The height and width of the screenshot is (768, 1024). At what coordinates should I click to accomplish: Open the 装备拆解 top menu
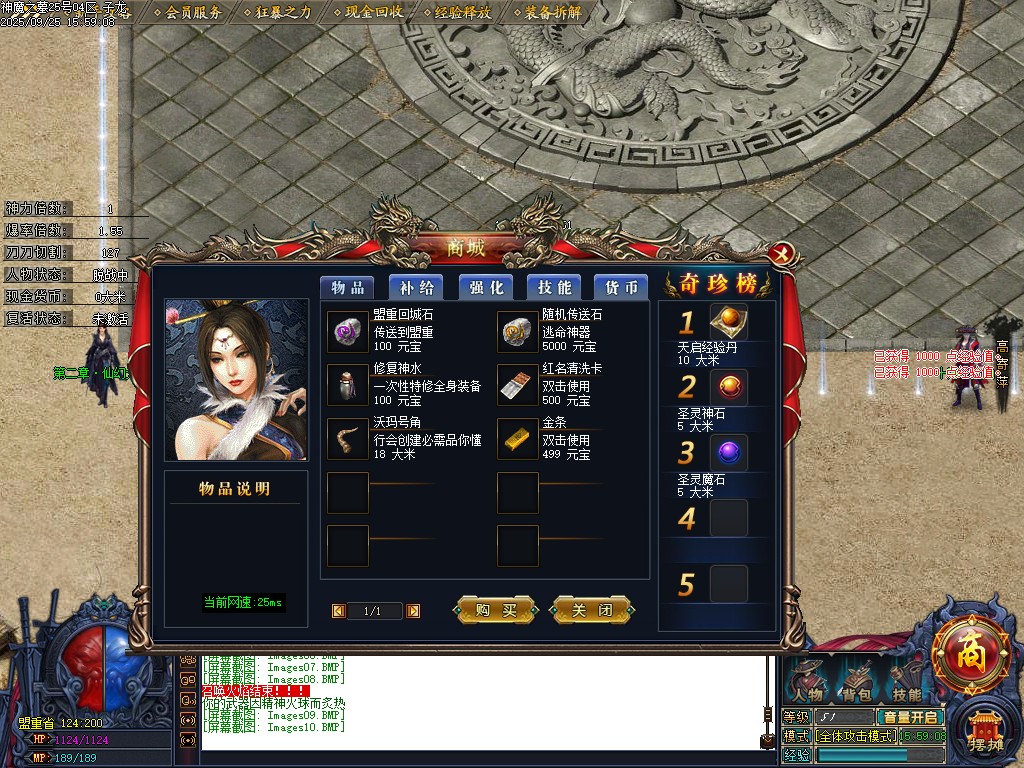coord(552,13)
